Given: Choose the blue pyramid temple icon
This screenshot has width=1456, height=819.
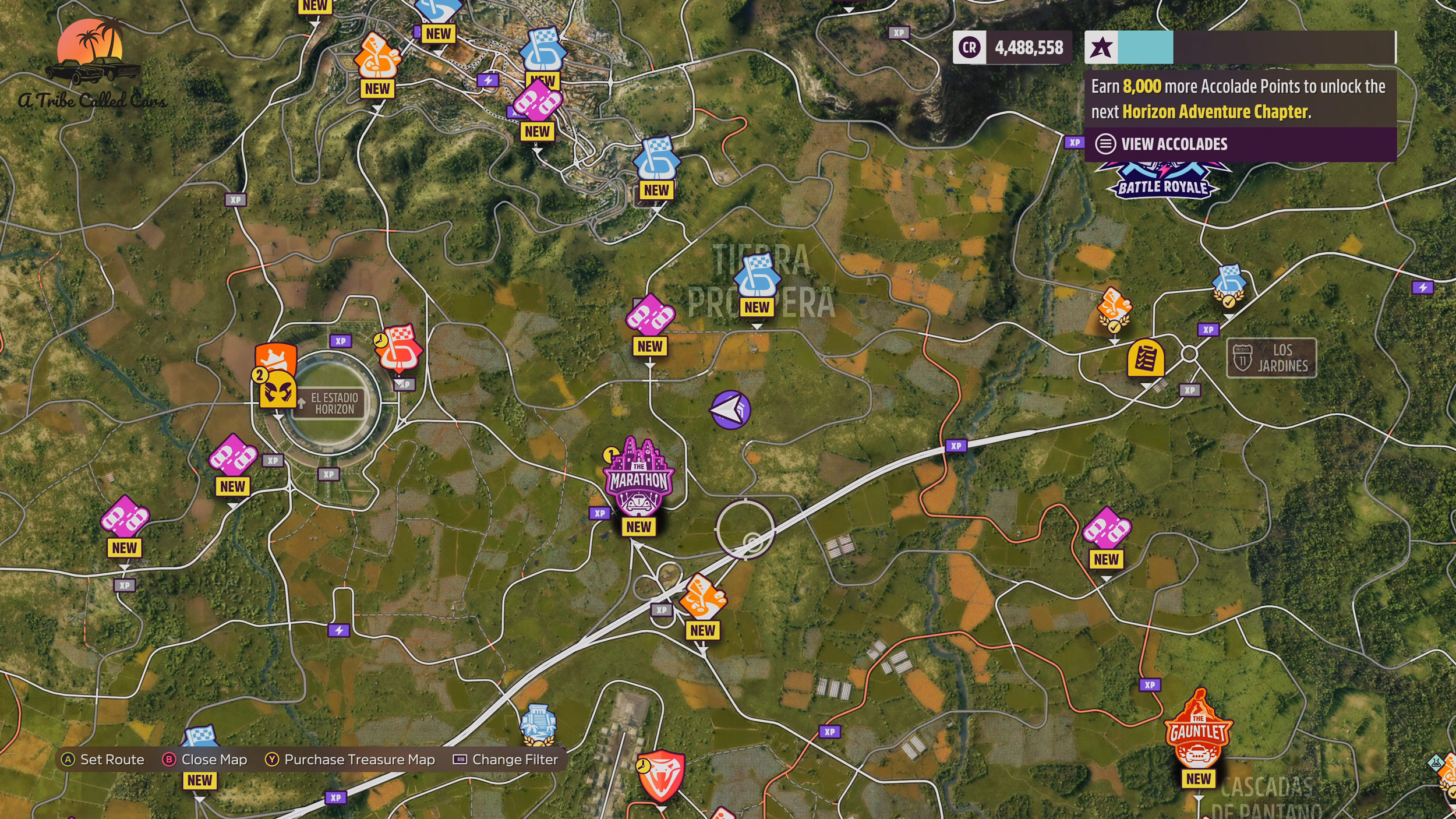Looking at the screenshot, I should click(x=538, y=724).
